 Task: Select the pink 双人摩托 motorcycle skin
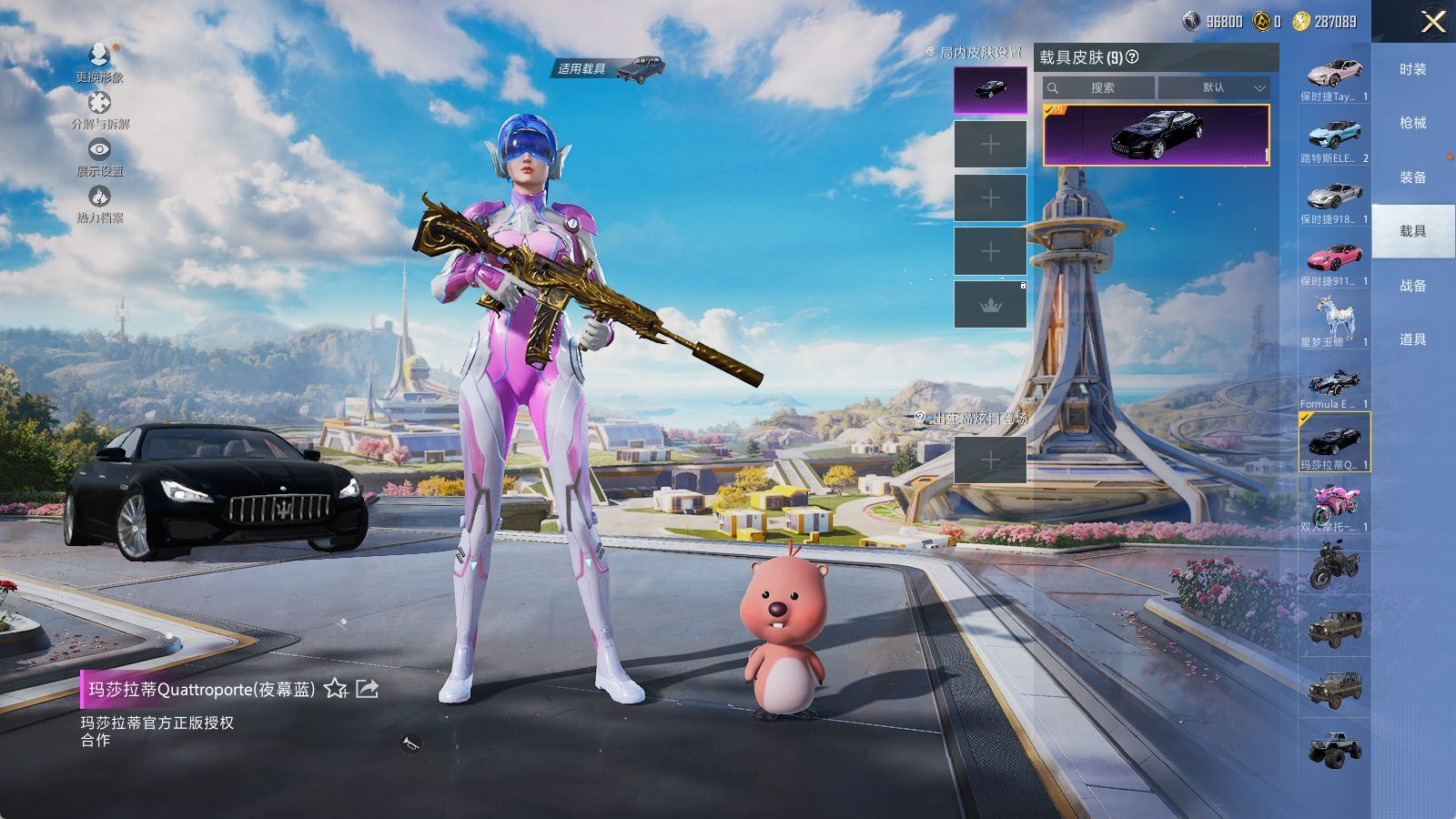point(1334,503)
